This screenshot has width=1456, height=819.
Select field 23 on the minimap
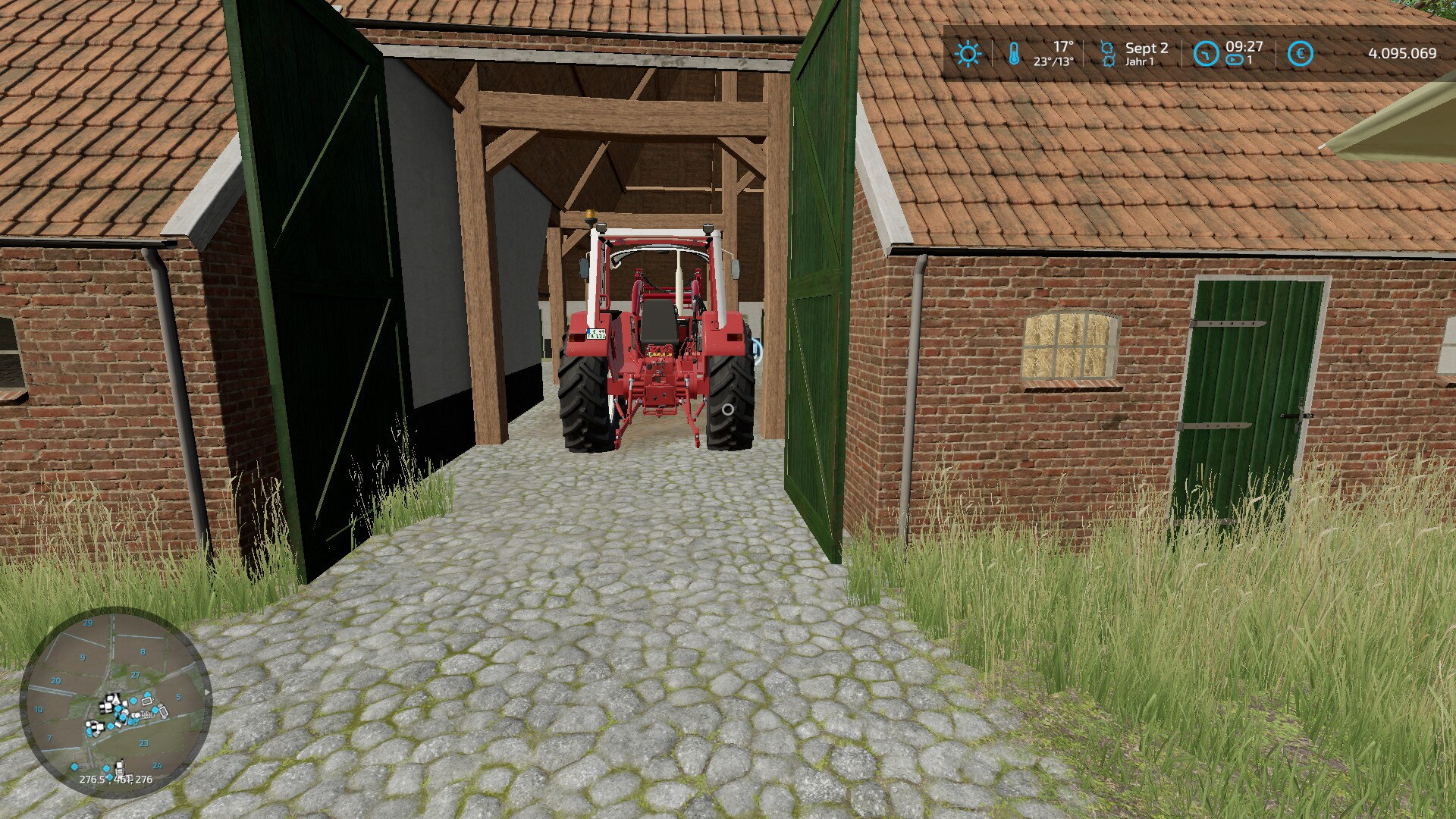pos(144,742)
